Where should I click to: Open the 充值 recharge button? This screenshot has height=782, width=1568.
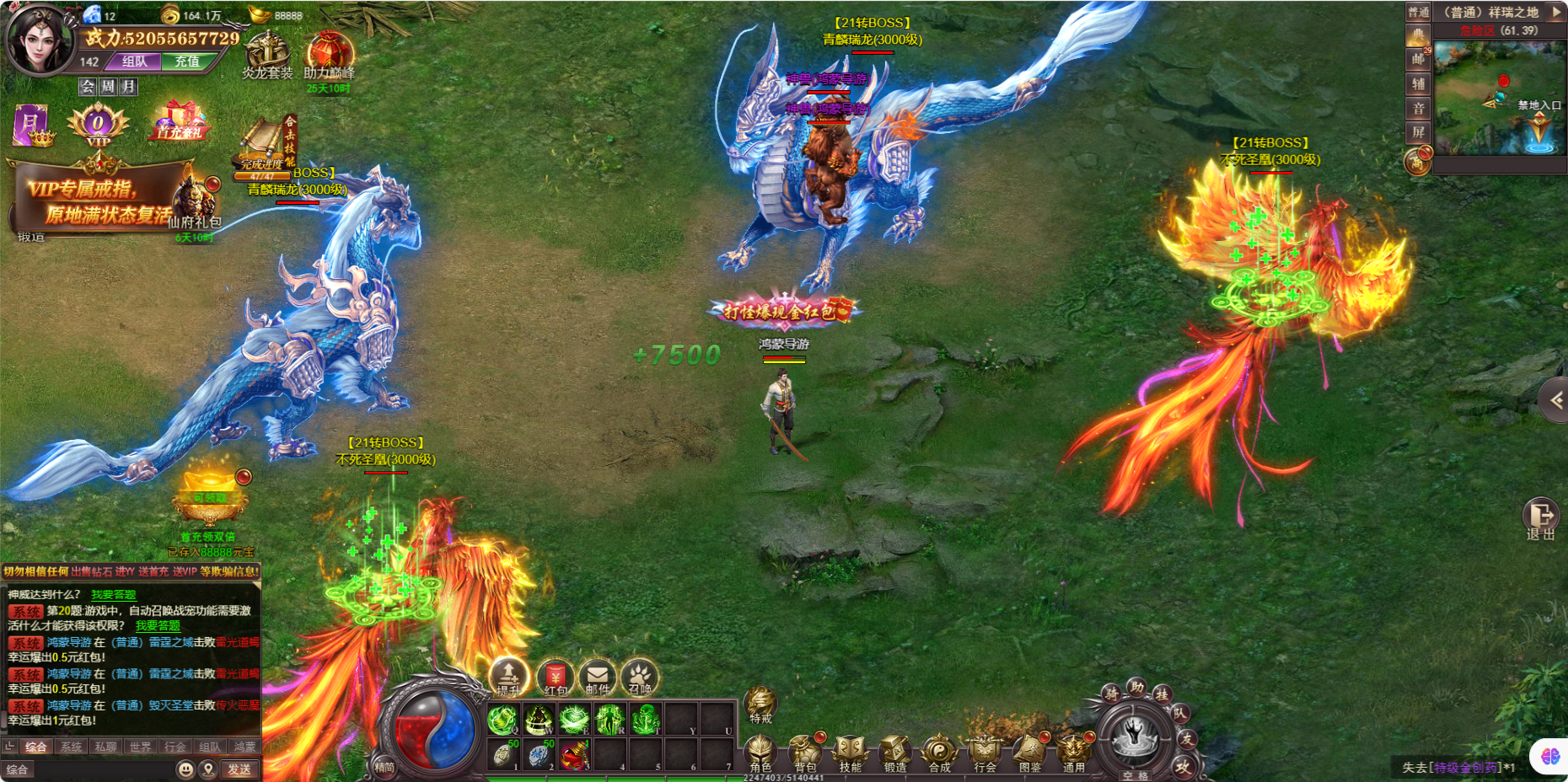tap(186, 62)
